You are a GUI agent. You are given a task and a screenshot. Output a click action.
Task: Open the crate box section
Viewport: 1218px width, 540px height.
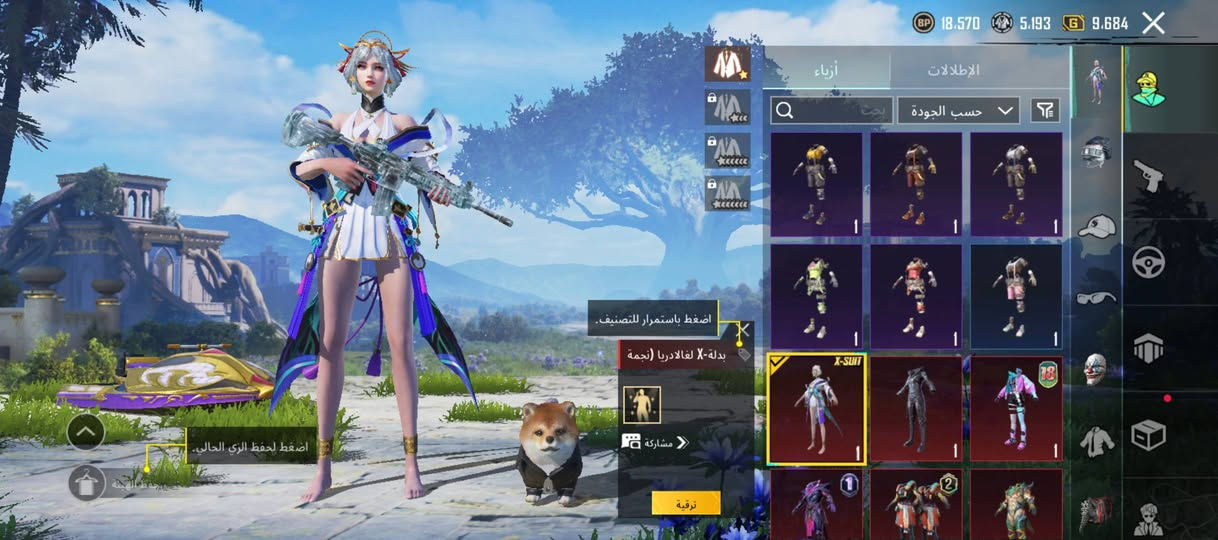1148,435
